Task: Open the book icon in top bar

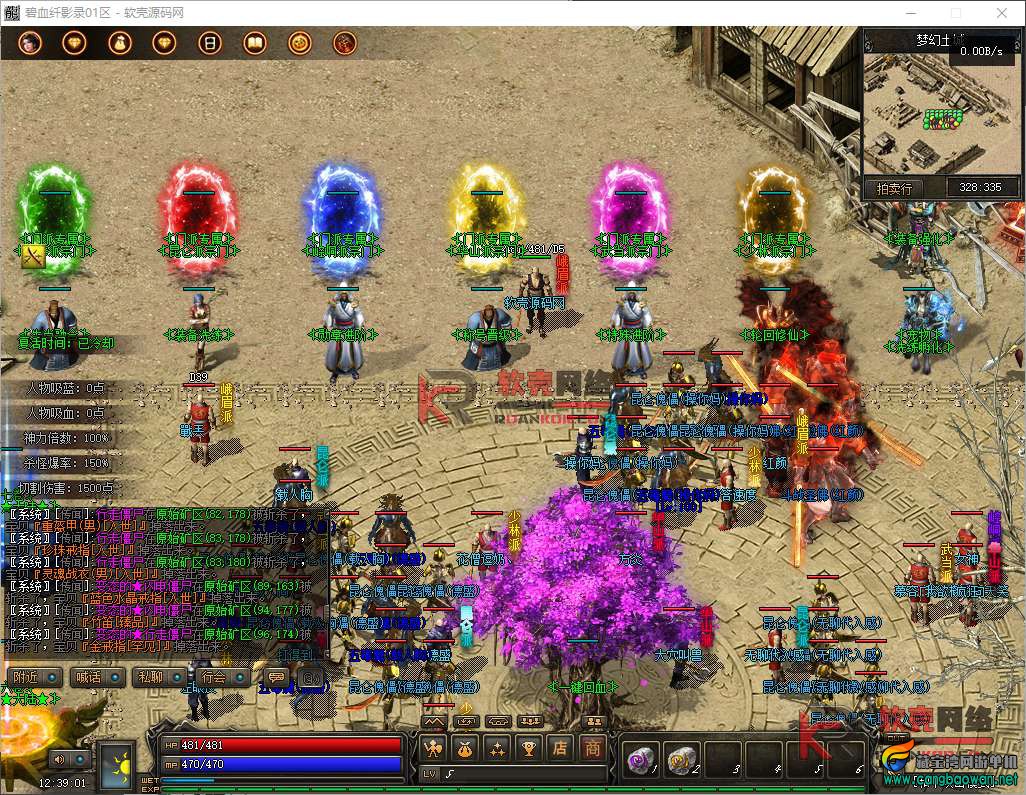Action: click(254, 43)
